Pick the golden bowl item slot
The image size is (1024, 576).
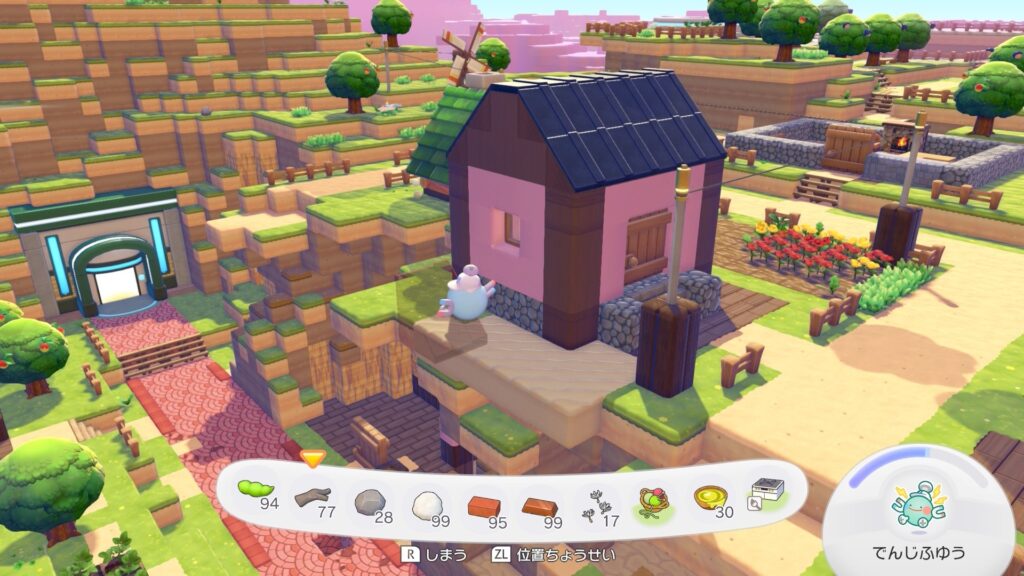click(711, 497)
